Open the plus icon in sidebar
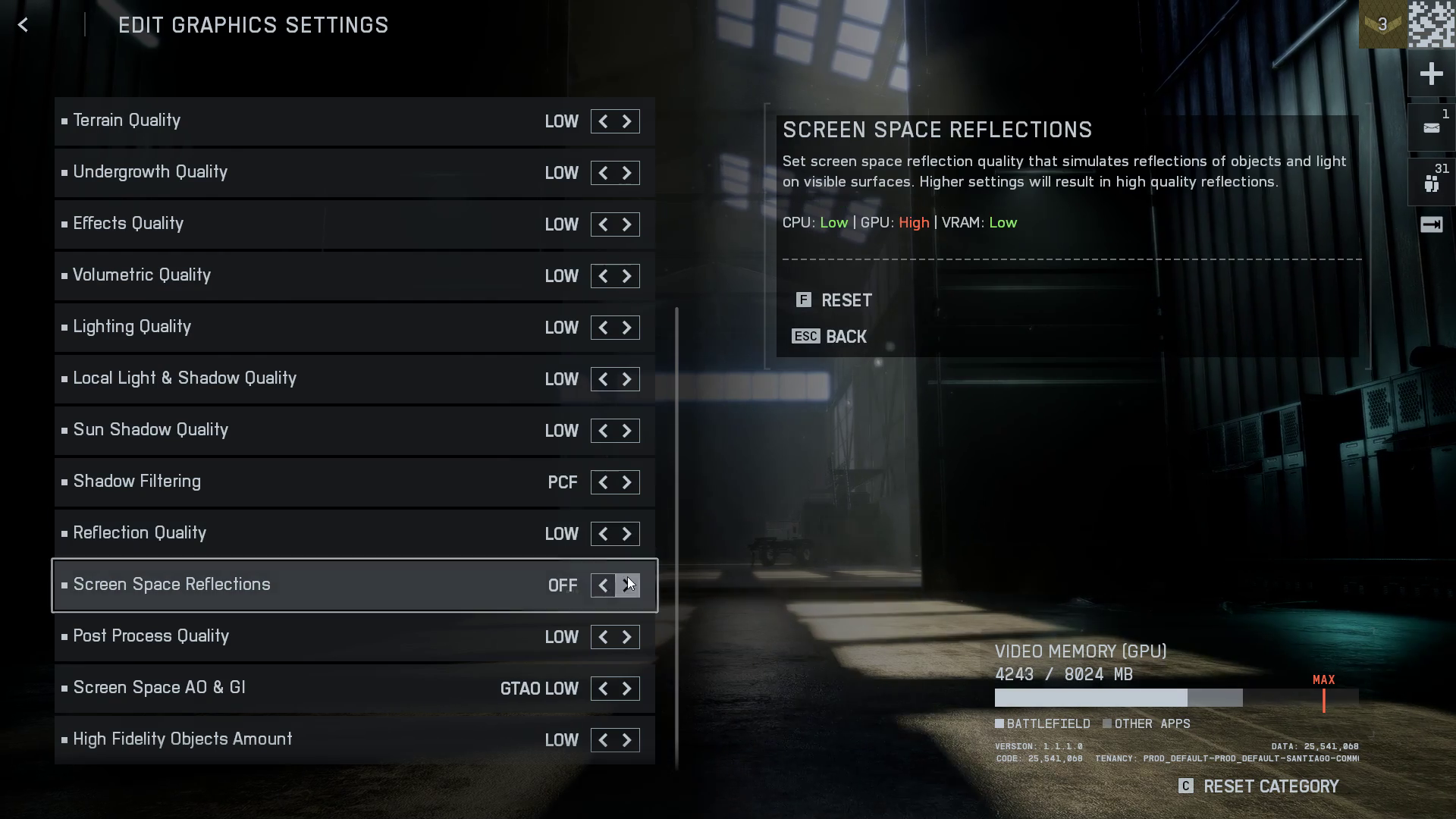1456x819 pixels. [1431, 74]
